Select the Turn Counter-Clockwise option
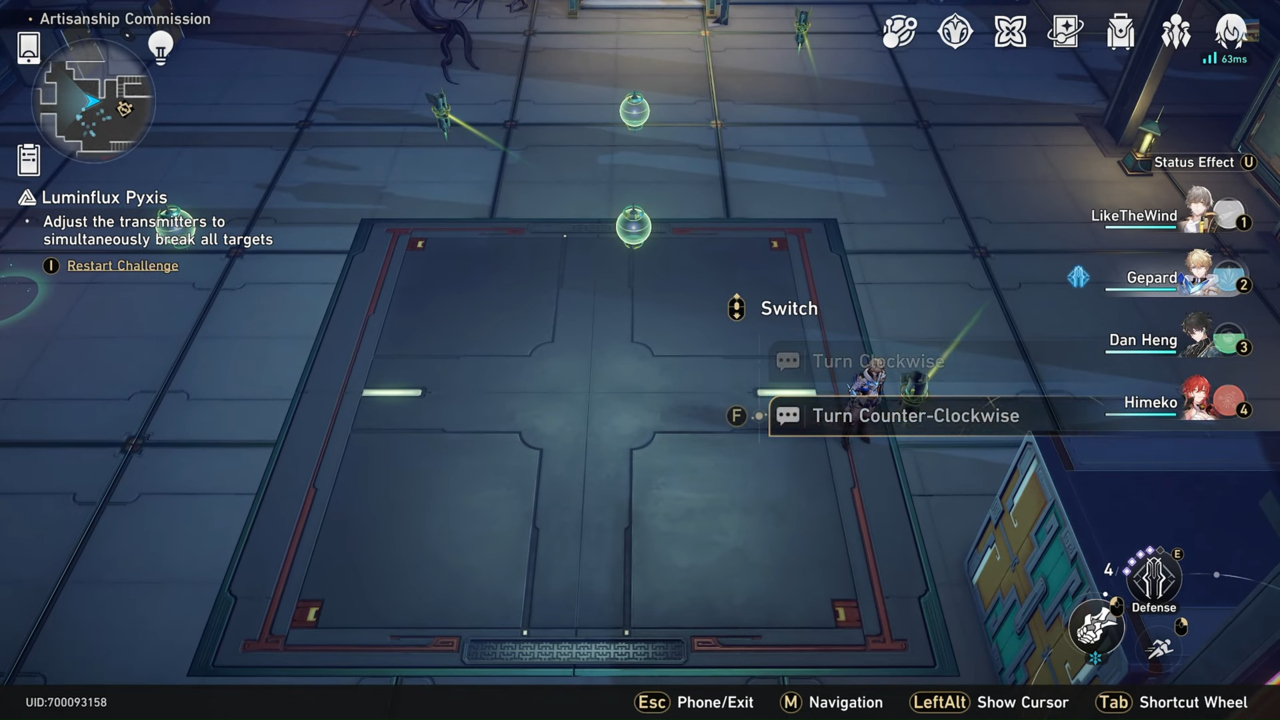Image resolution: width=1280 pixels, height=720 pixels. [915, 415]
